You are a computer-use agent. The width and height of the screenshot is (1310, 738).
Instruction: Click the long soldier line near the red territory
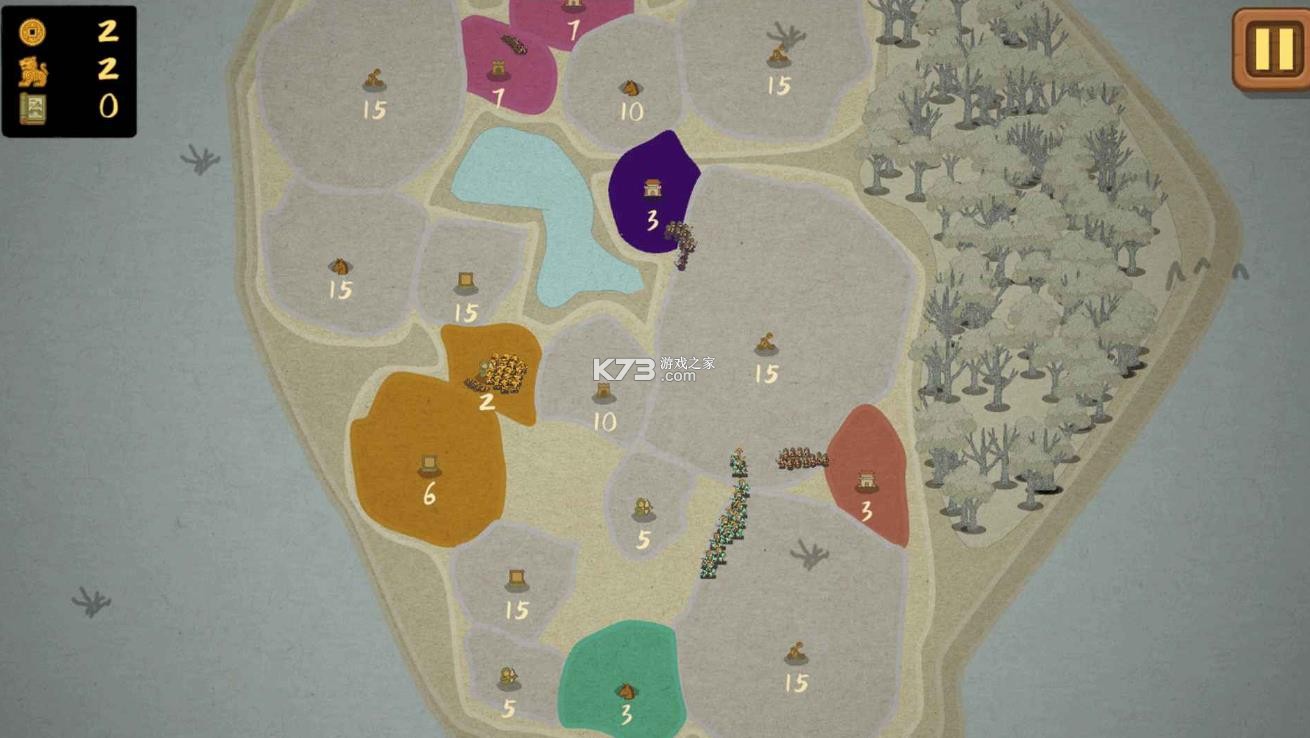tap(728, 515)
